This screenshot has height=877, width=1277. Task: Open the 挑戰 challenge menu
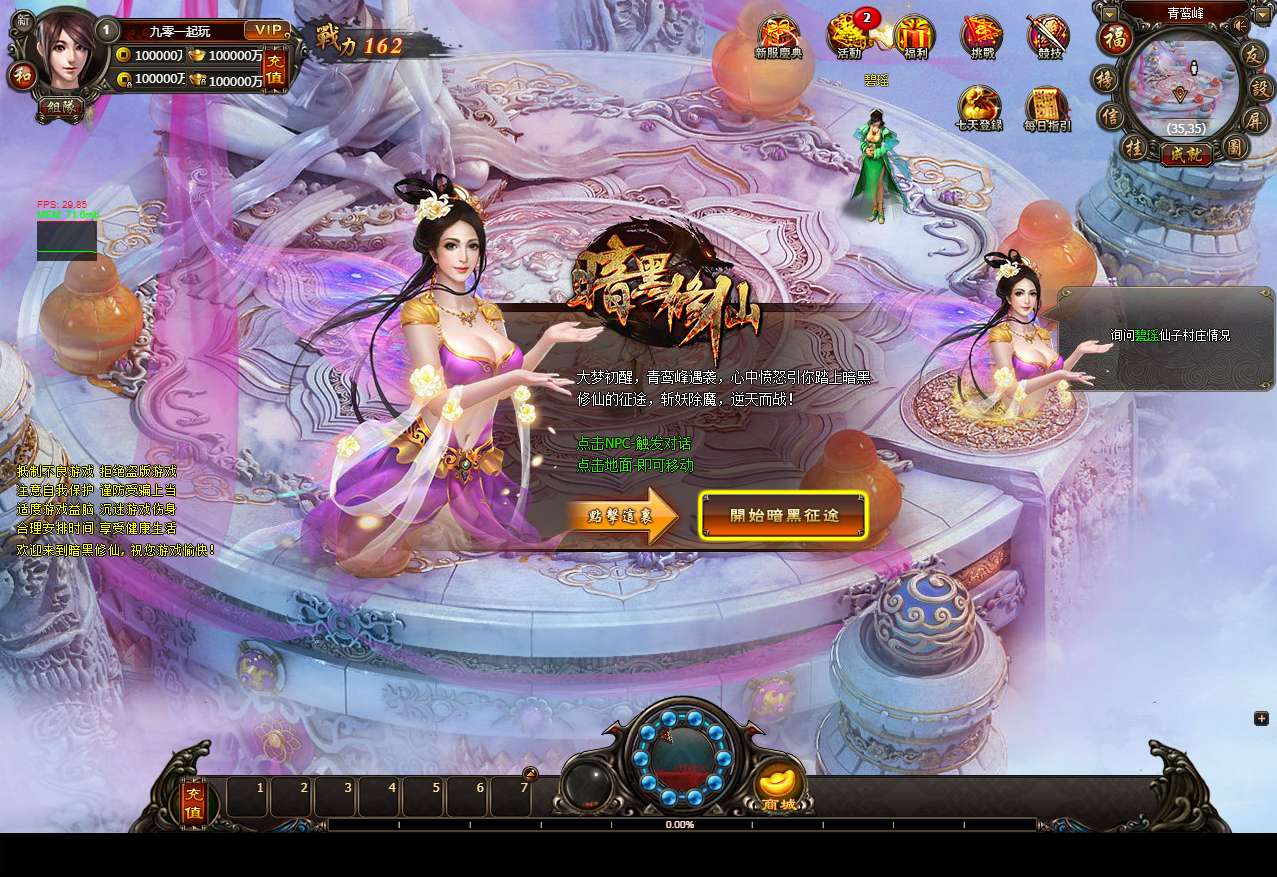[981, 37]
